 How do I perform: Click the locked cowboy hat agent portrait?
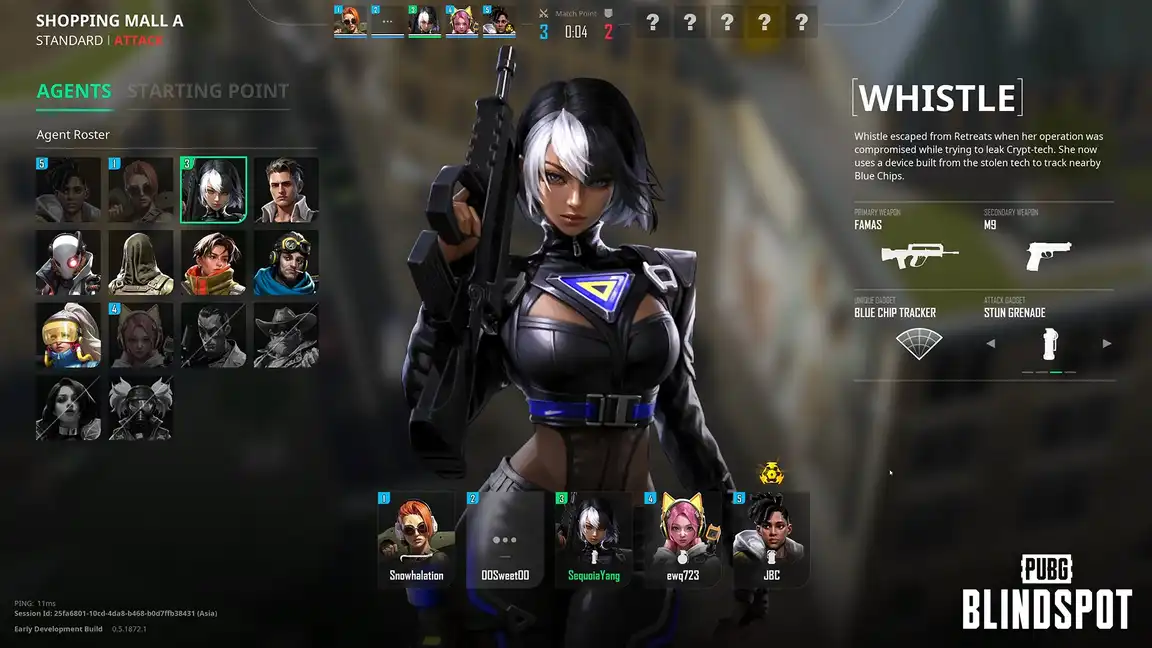pos(286,335)
